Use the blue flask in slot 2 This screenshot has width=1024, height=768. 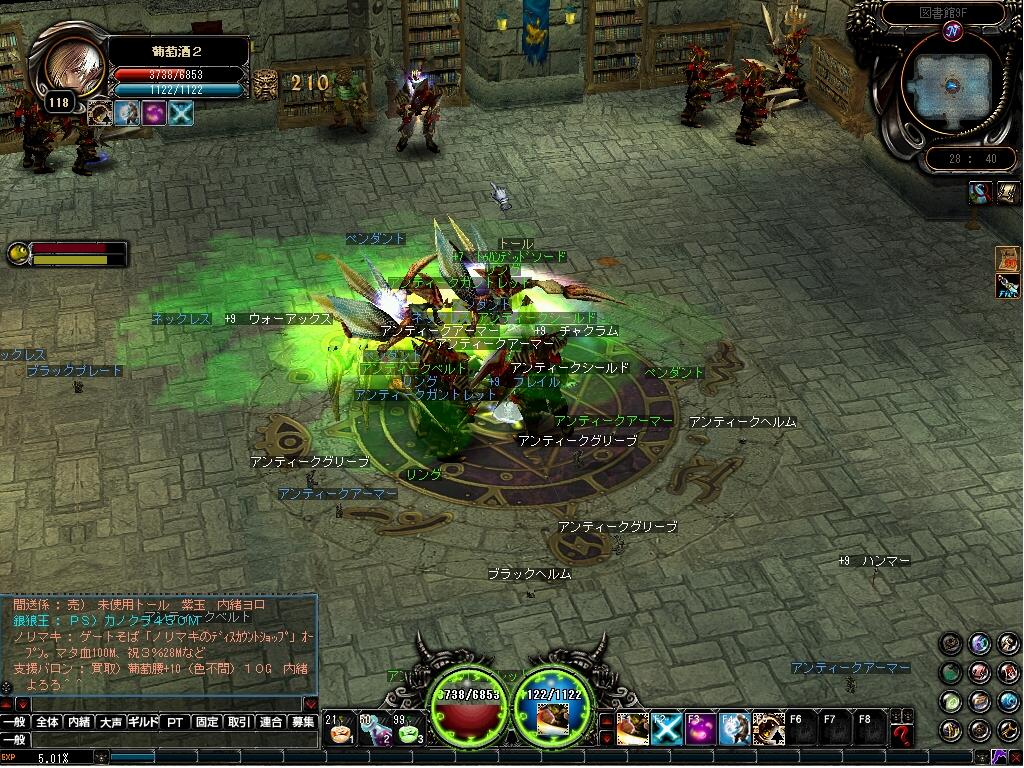coord(374,729)
